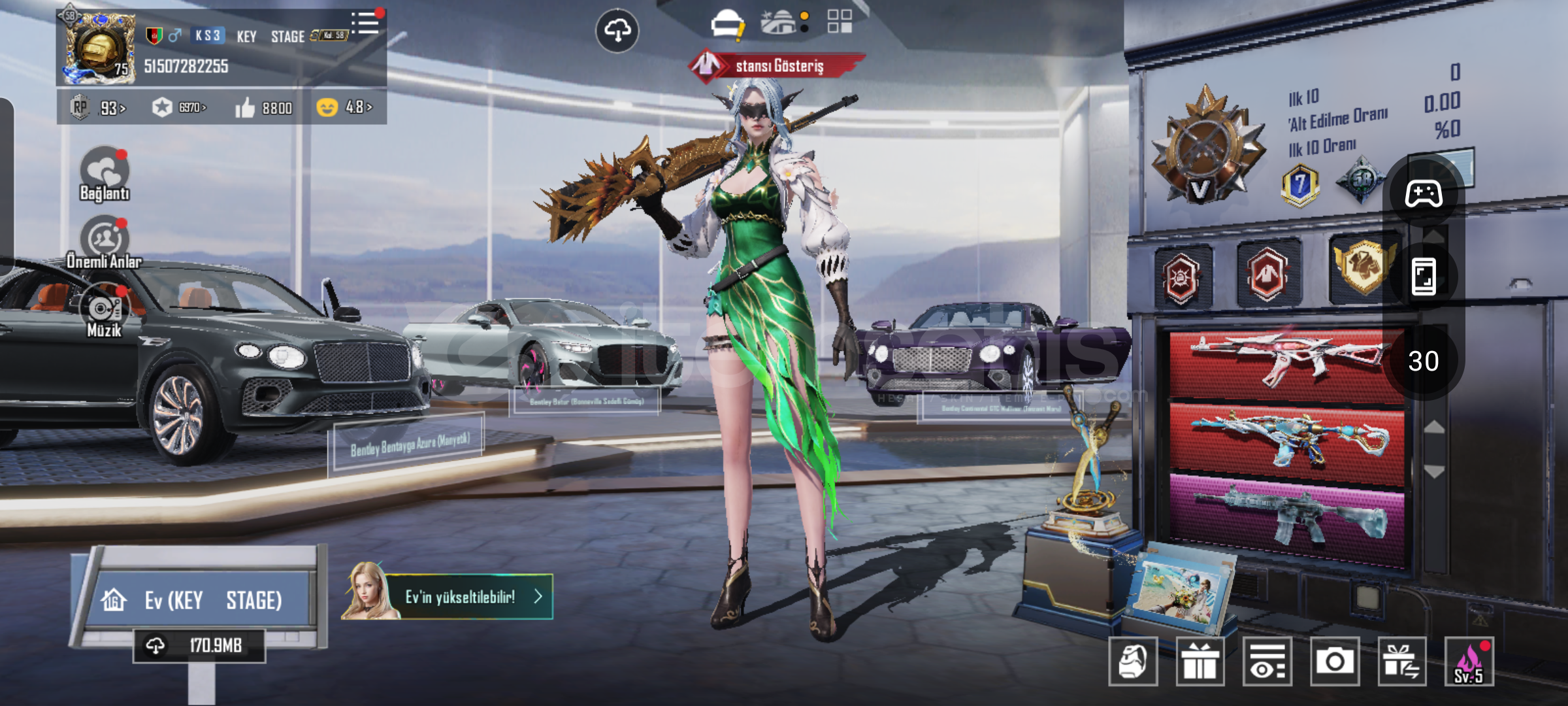The width and height of the screenshot is (1568, 706).
Task: Open the gift exchange icon with arrows
Action: click(1401, 662)
